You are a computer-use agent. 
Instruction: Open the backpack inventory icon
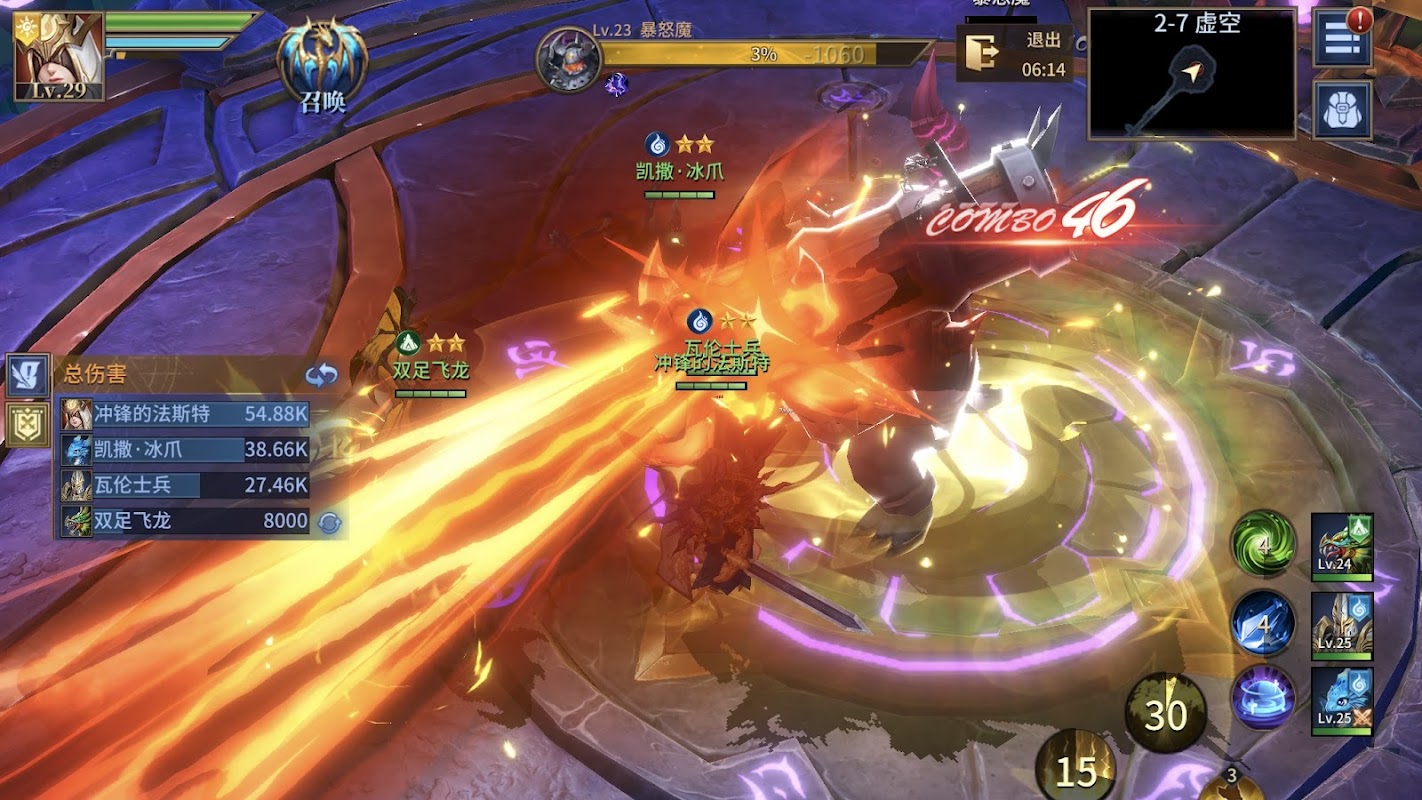tap(1341, 110)
